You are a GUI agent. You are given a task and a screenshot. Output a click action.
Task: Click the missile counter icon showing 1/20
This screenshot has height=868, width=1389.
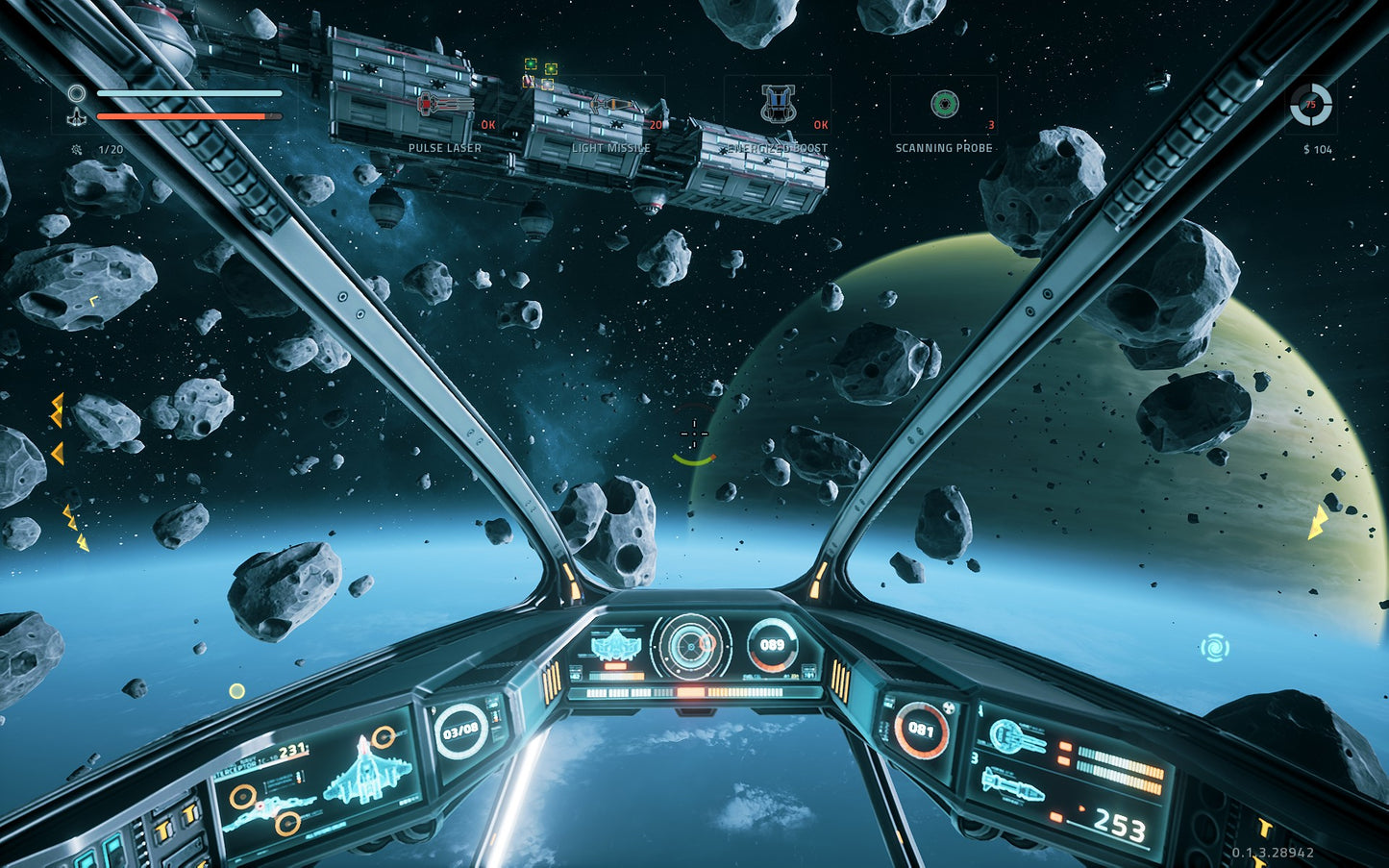point(77,150)
